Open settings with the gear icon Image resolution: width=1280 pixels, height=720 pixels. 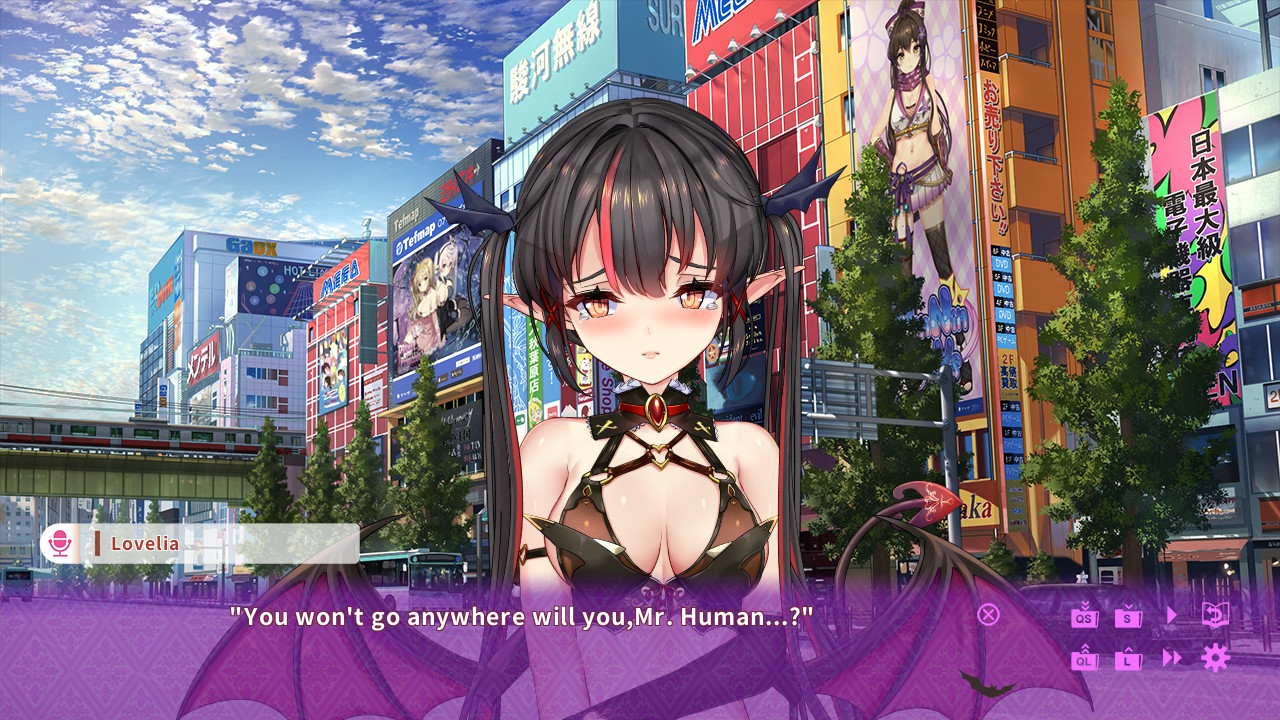[x=1215, y=657]
